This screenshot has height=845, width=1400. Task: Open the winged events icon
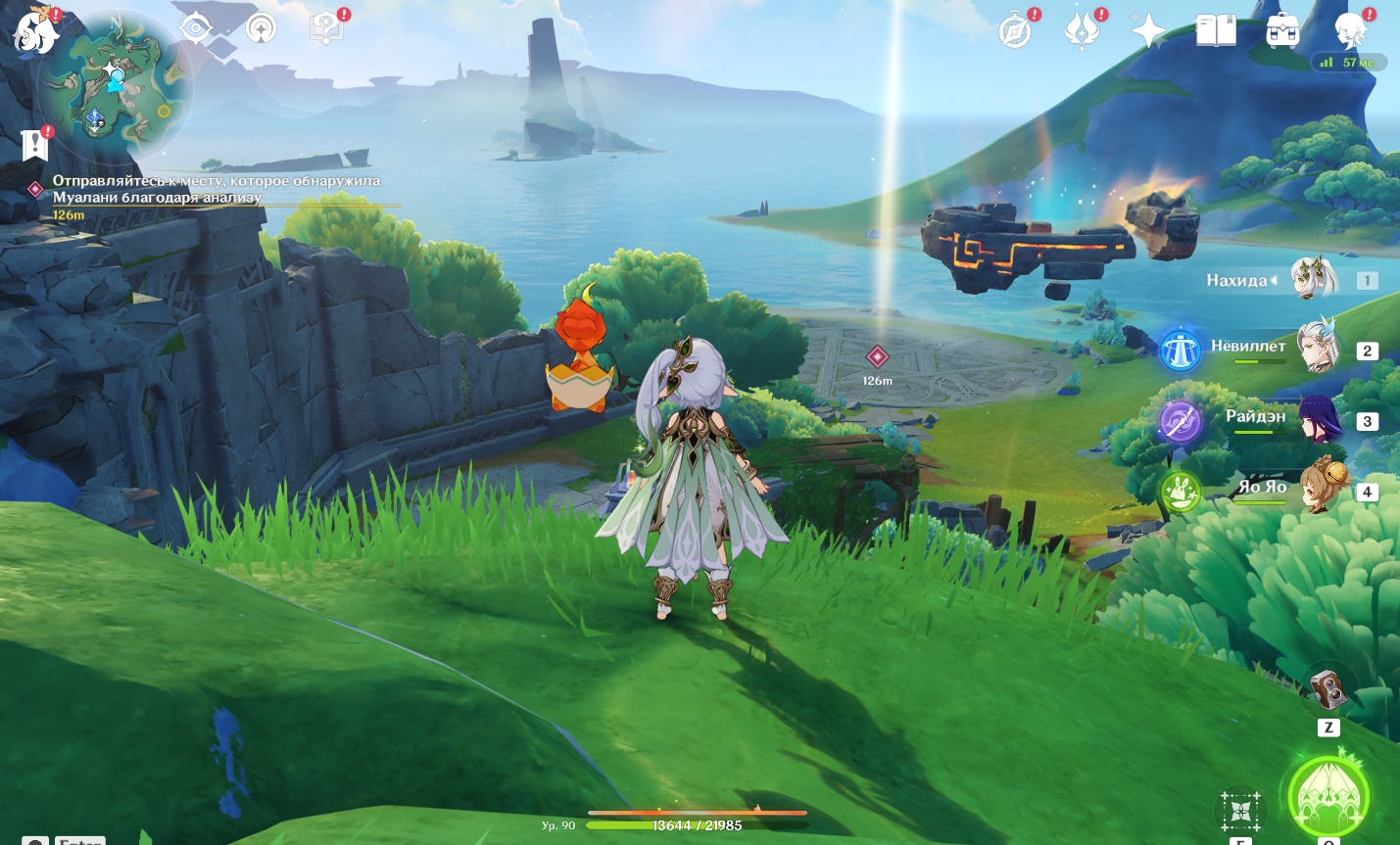point(1082,31)
